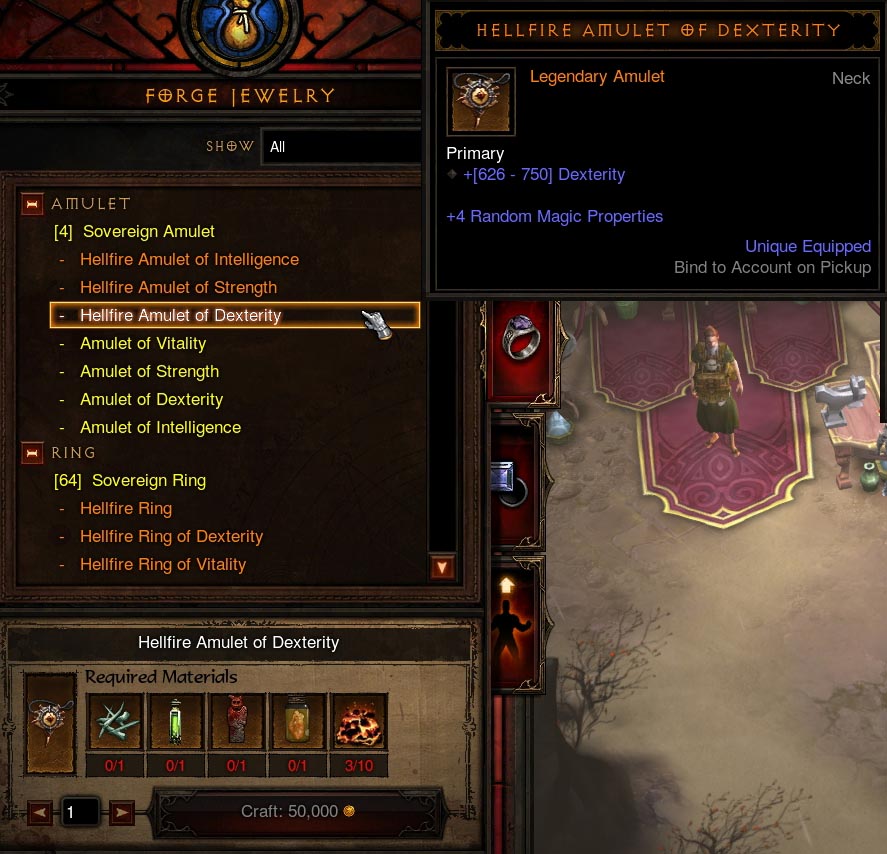Select Hellfire Ring of Dexterity

pyautogui.click(x=171, y=537)
